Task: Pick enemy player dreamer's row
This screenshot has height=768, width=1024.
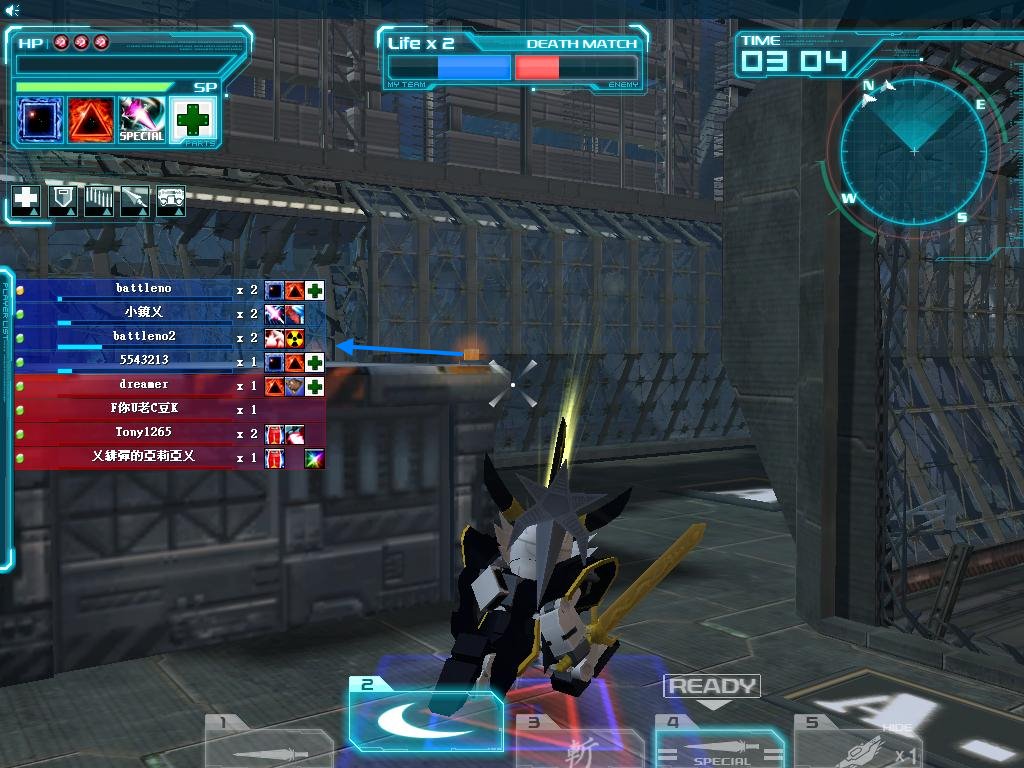Action: 143,385
